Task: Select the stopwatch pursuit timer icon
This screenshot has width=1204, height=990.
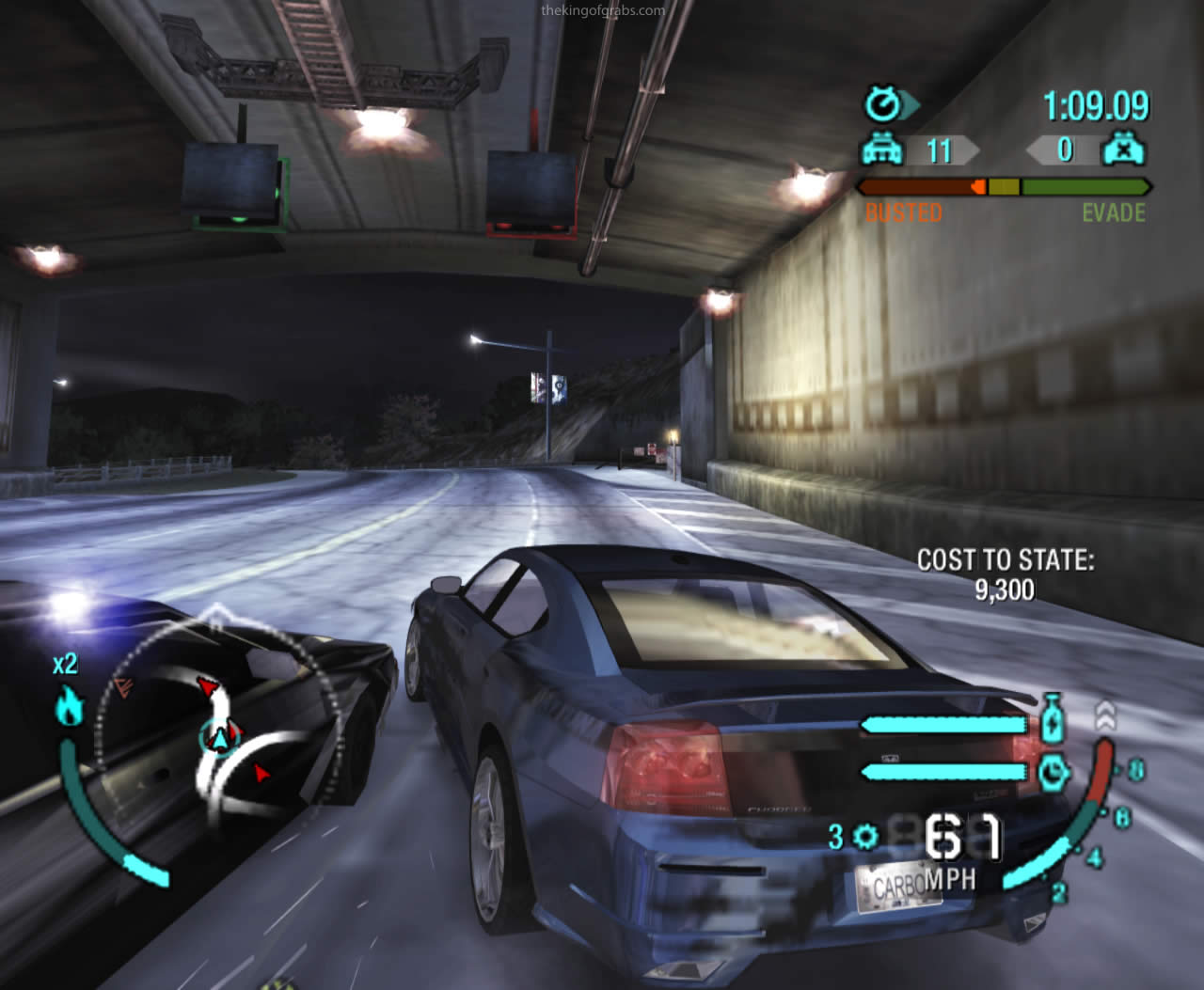Action: (x=884, y=104)
